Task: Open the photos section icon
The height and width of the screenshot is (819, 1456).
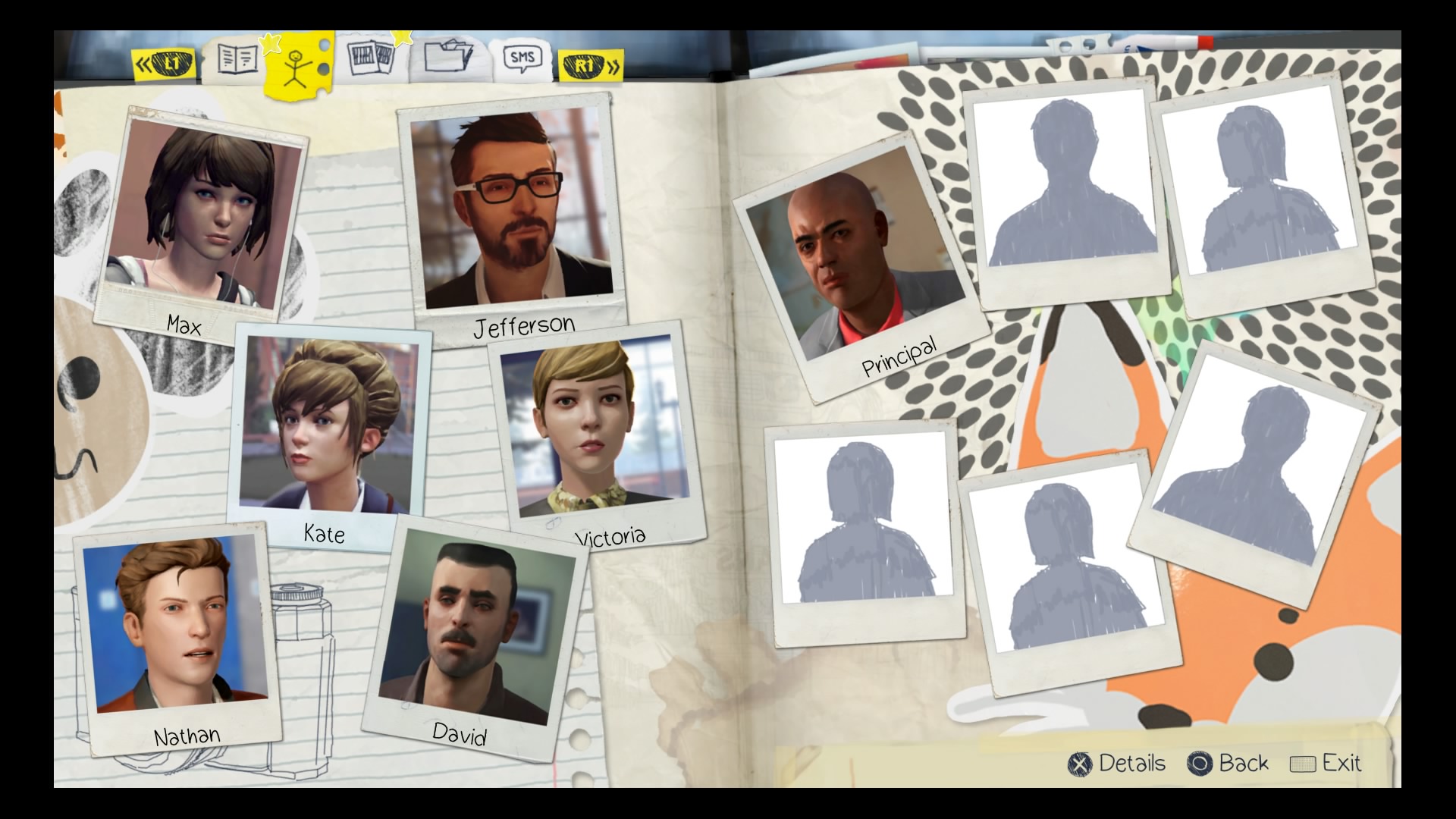Action: pyautogui.click(x=371, y=58)
